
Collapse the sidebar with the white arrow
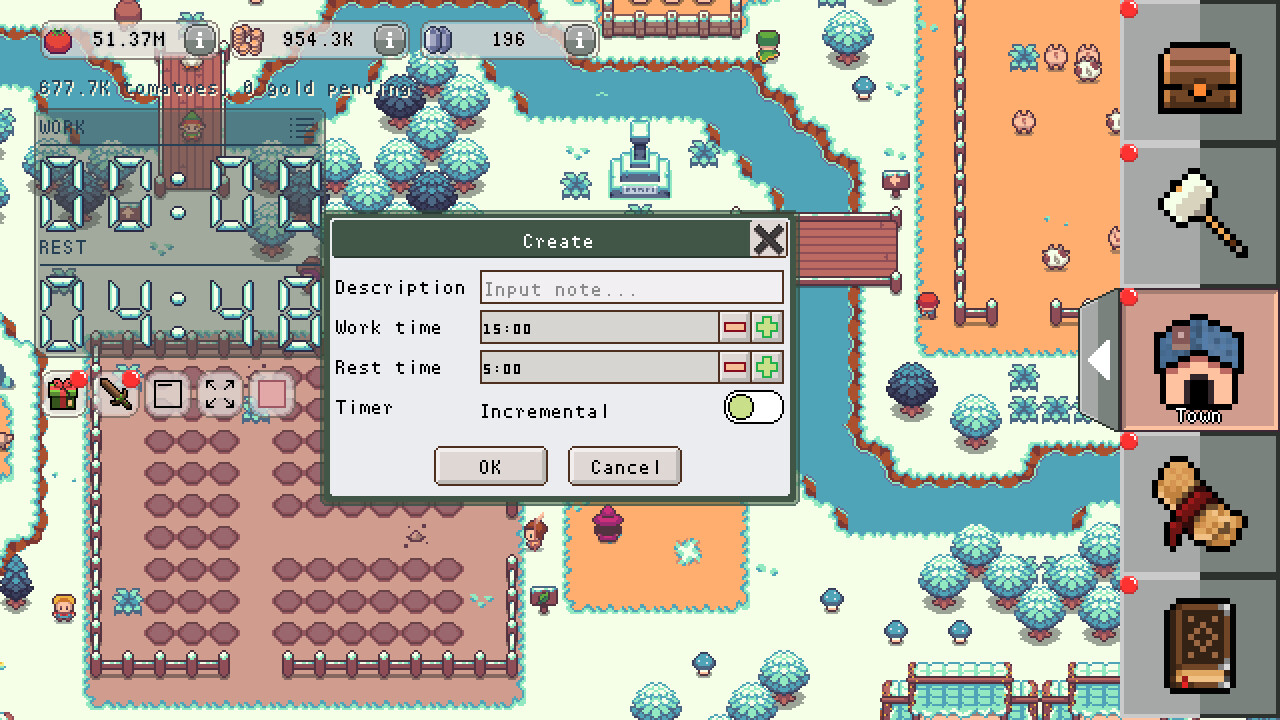tap(1100, 362)
